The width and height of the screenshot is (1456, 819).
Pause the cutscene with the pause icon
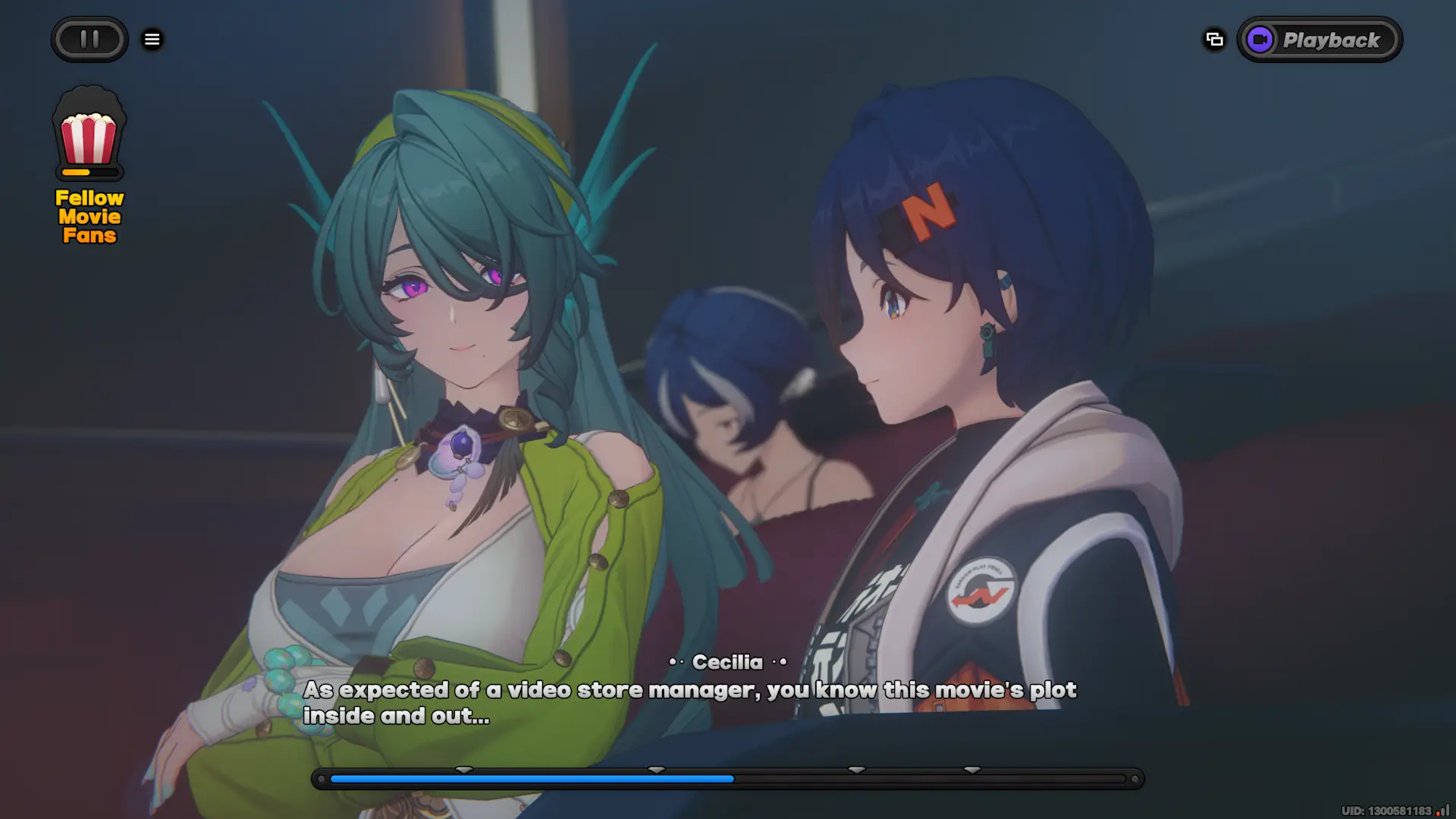click(x=89, y=39)
